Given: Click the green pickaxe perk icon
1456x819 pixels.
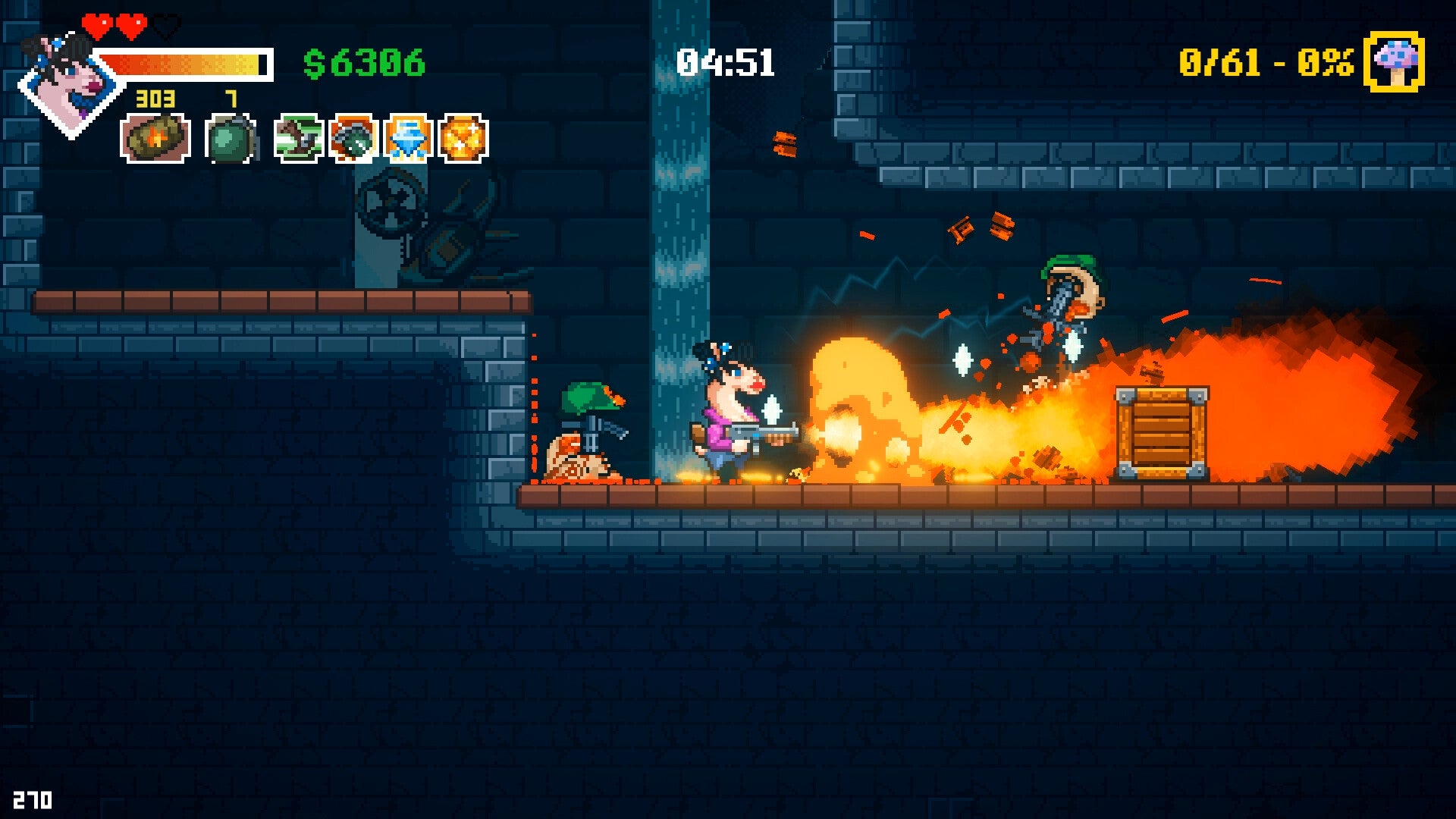Looking at the screenshot, I should [x=298, y=138].
